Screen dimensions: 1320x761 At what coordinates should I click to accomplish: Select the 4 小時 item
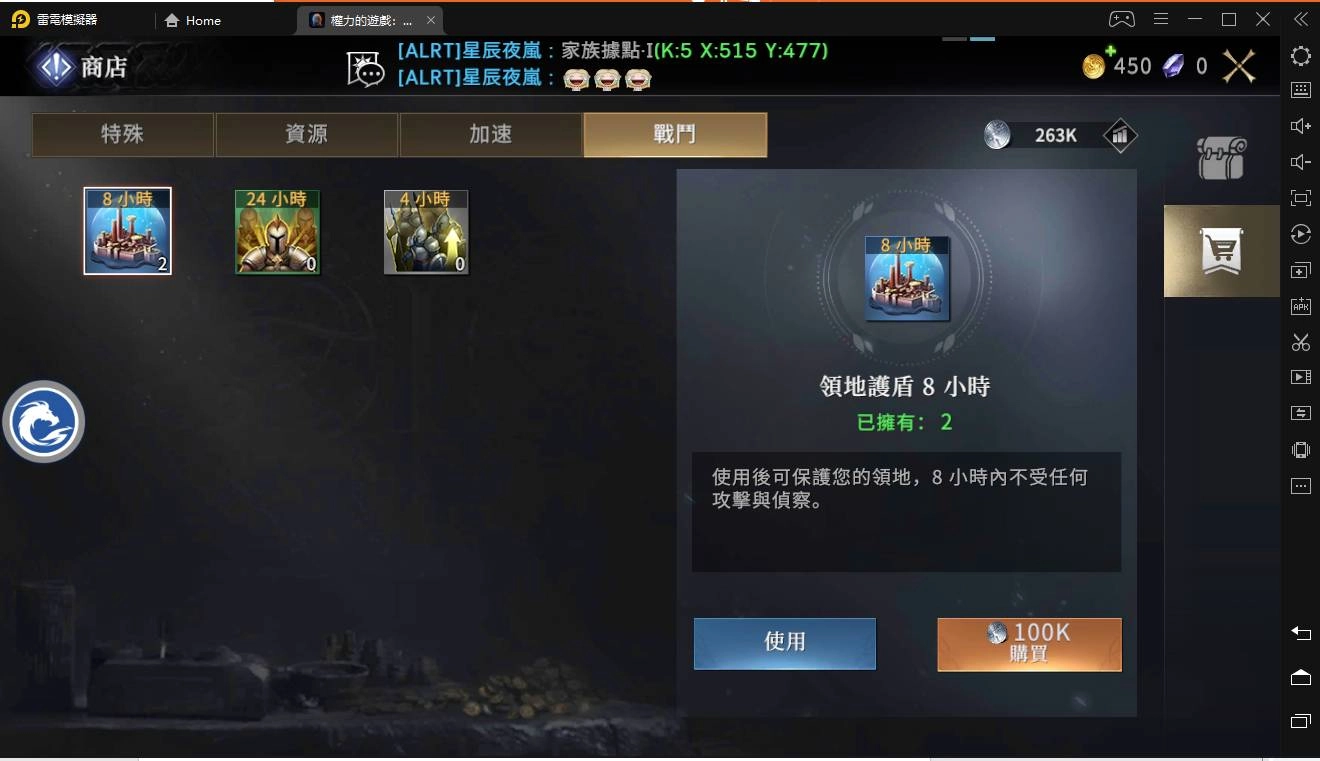pyautogui.click(x=426, y=231)
